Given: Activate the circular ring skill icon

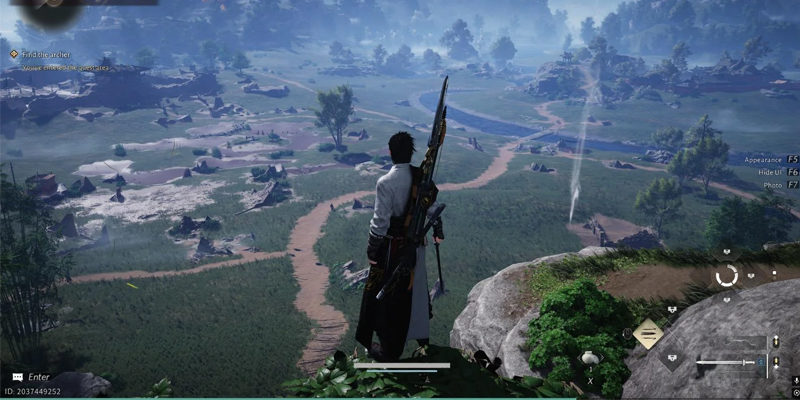Looking at the screenshot, I should click(x=727, y=275).
